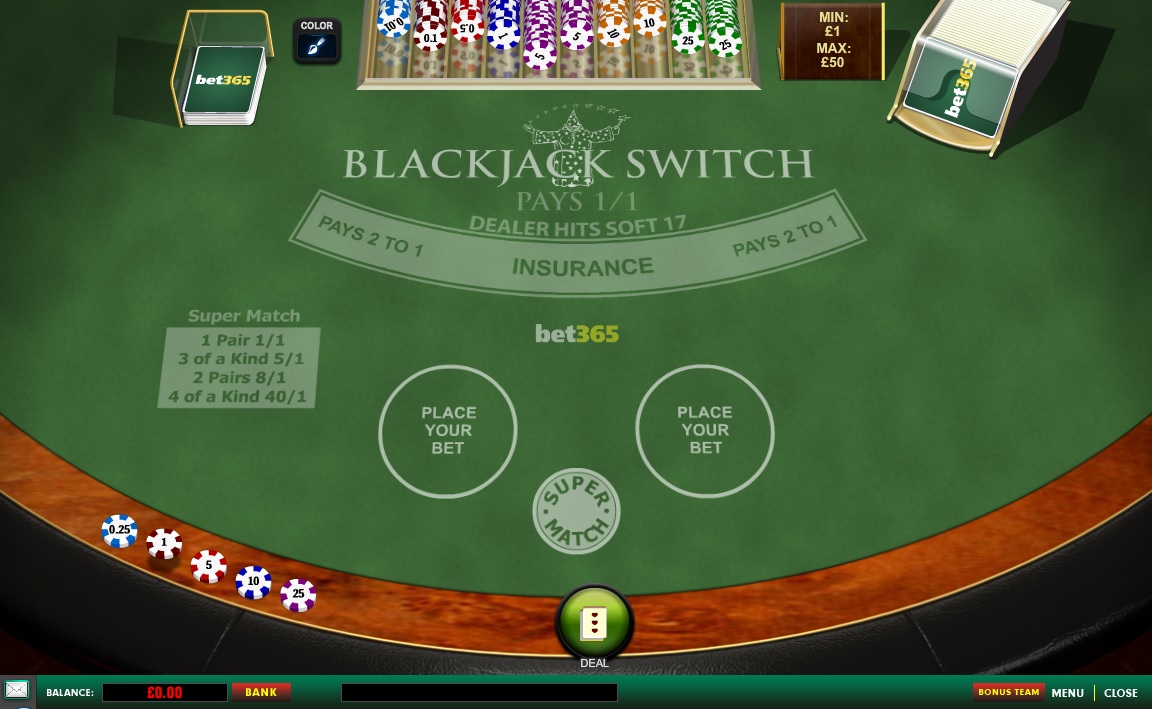The image size is (1152, 709).
Task: Open the Bank cashier
Action: [x=261, y=692]
